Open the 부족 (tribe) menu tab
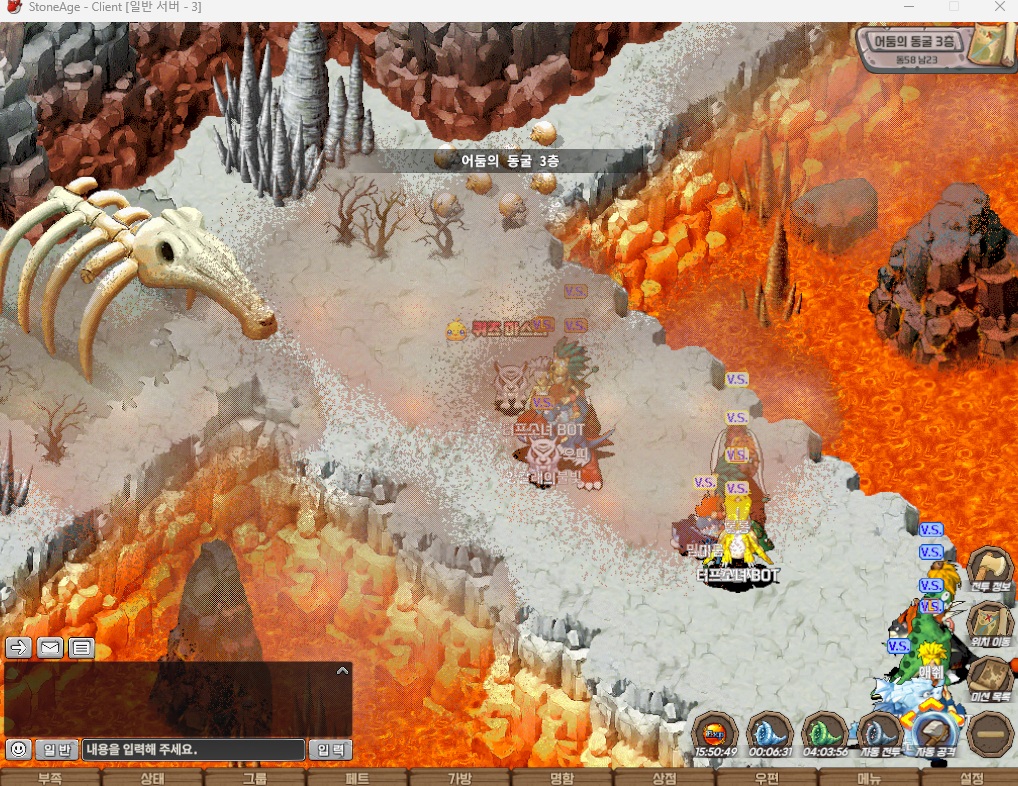The height and width of the screenshot is (786, 1018). point(50,778)
